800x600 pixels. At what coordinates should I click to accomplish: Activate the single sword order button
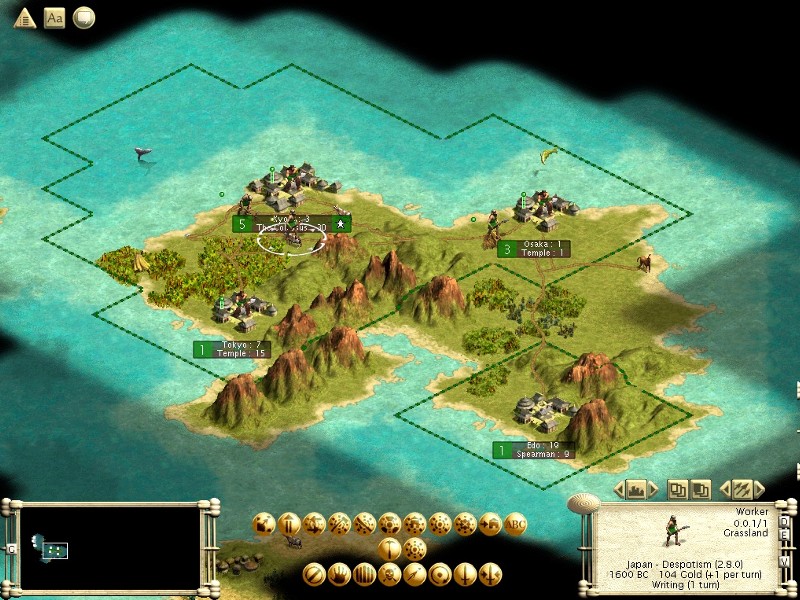coord(464,575)
